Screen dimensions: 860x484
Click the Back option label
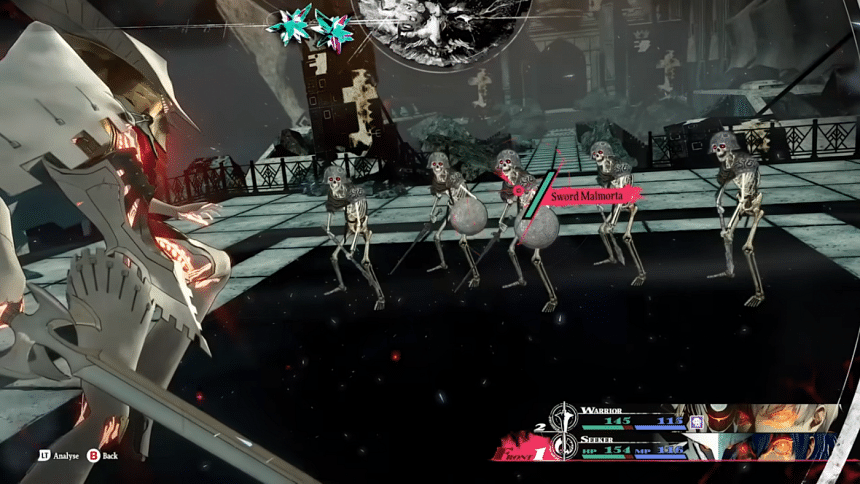click(x=110, y=455)
